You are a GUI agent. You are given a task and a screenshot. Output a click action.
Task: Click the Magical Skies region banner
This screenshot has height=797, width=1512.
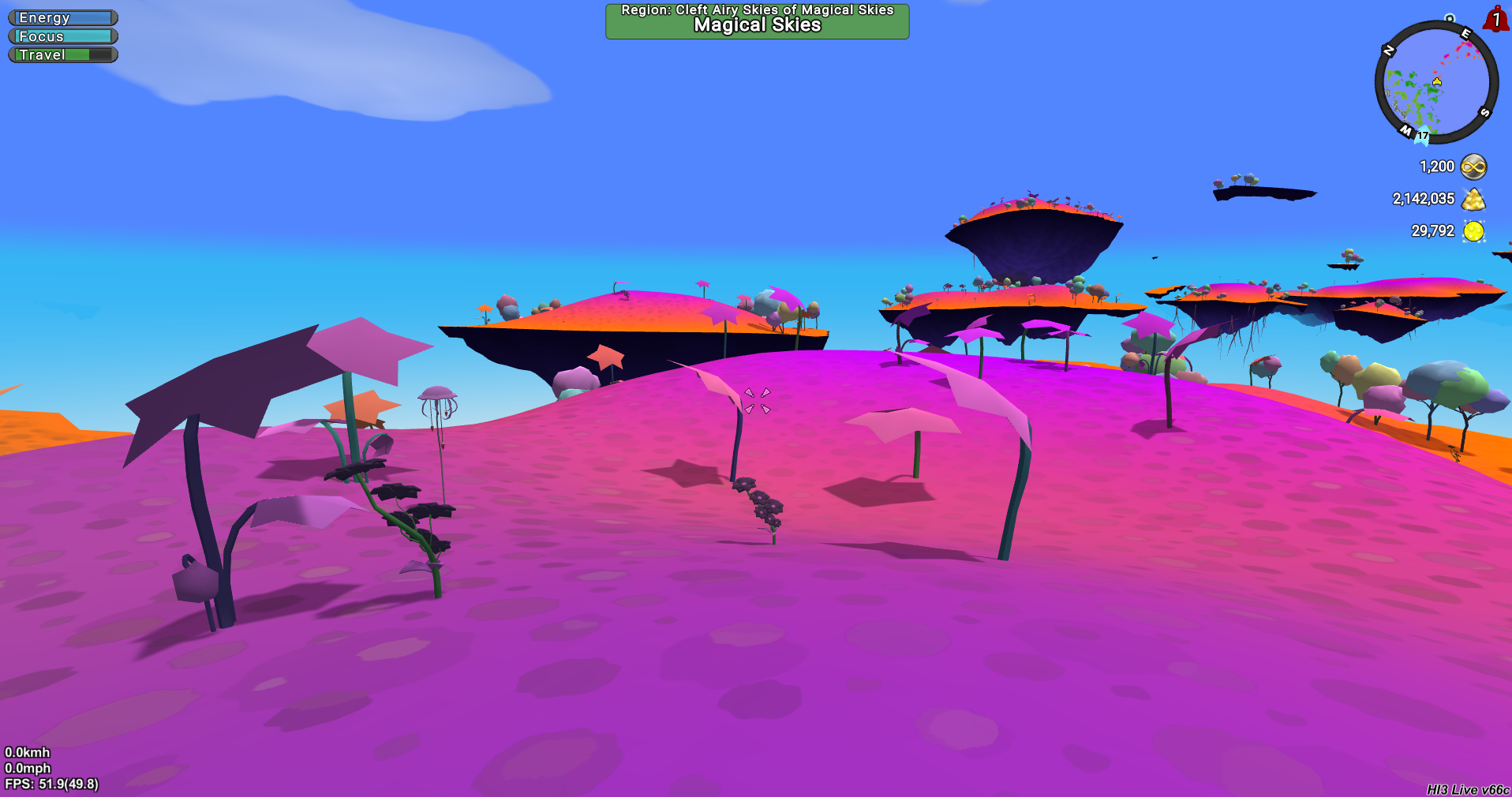click(x=757, y=21)
